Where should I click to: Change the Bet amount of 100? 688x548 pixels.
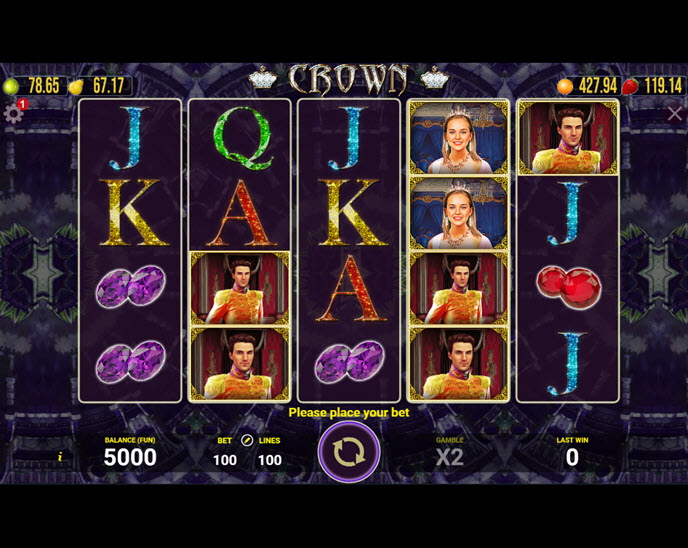point(225,460)
